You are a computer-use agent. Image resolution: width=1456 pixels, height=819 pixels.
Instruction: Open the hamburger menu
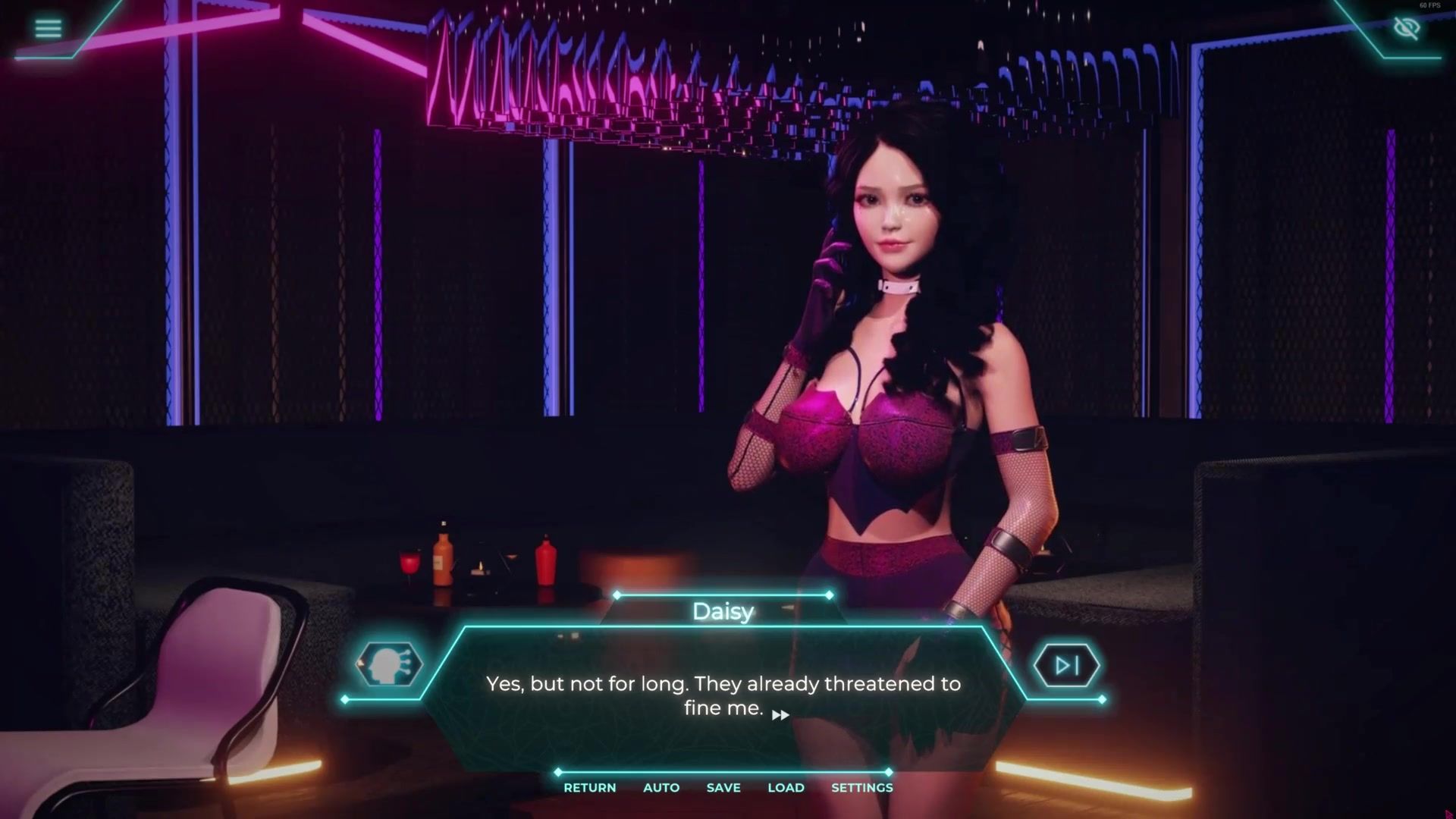click(x=48, y=29)
